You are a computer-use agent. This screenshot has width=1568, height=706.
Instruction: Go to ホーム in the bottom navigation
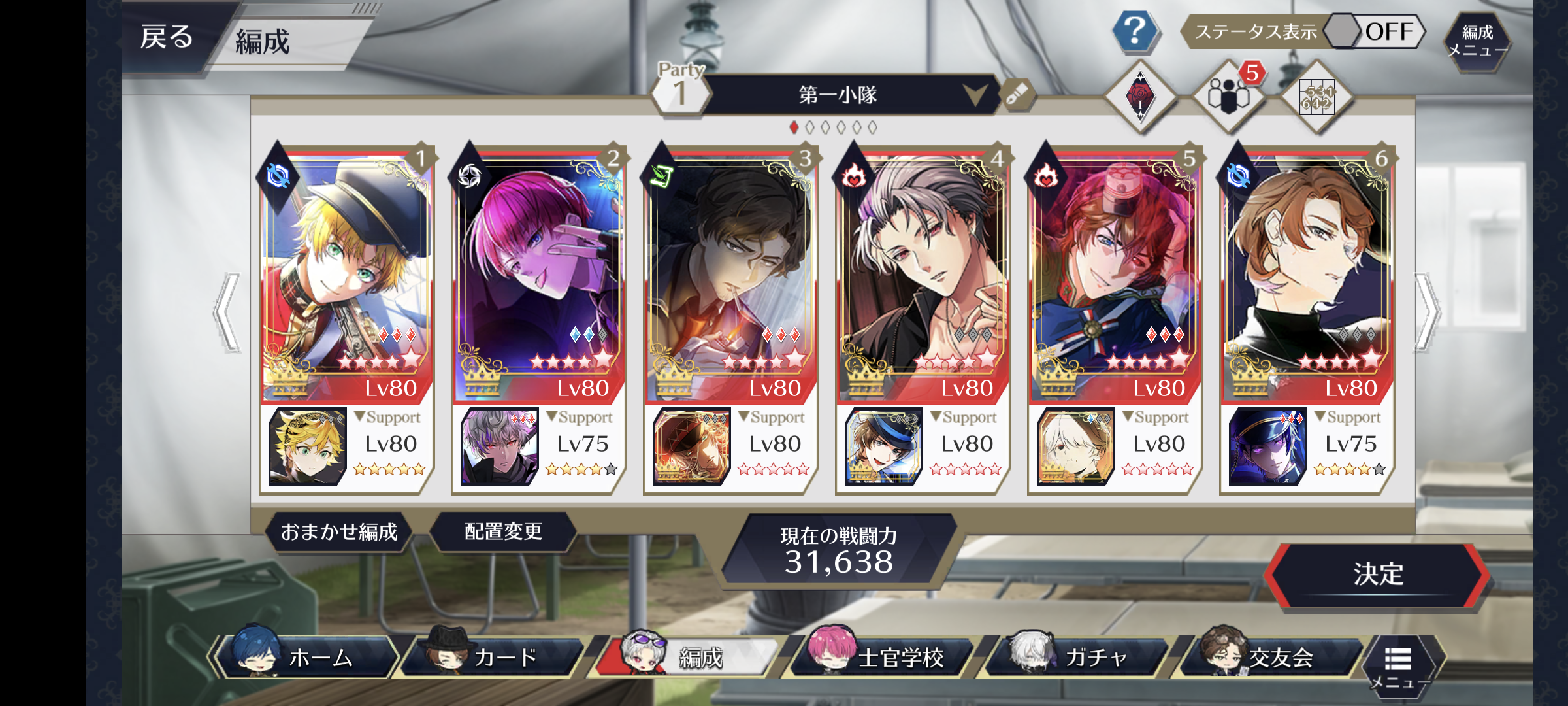click(x=307, y=657)
